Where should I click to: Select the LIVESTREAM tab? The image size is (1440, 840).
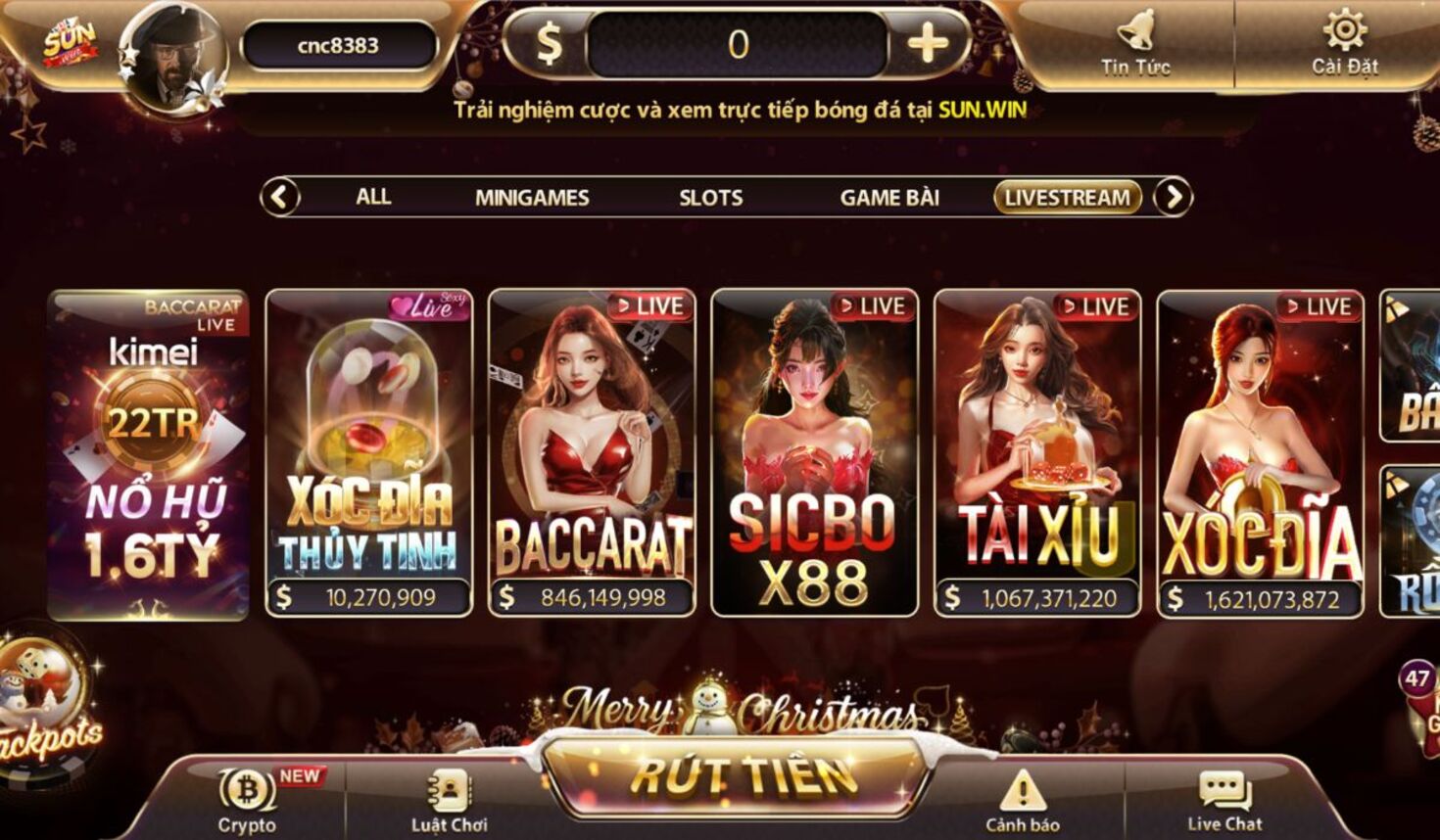coord(1068,198)
